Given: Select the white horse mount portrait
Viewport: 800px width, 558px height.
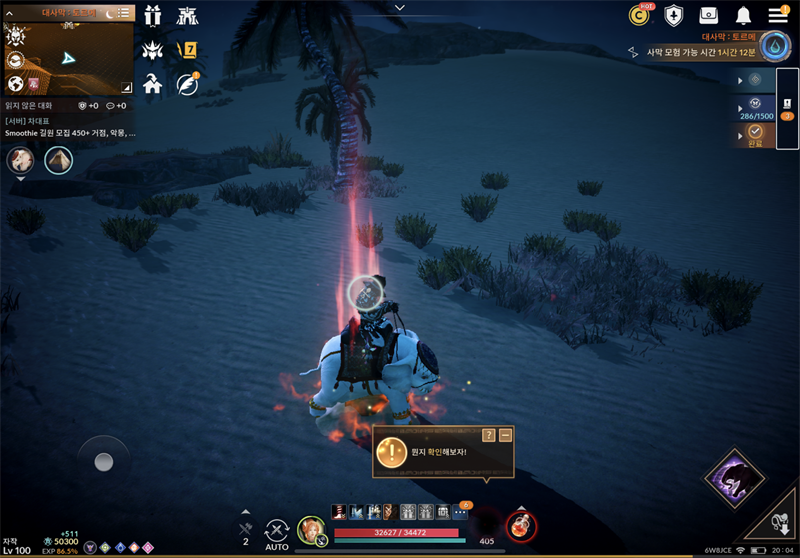Looking at the screenshot, I should click(20, 160).
